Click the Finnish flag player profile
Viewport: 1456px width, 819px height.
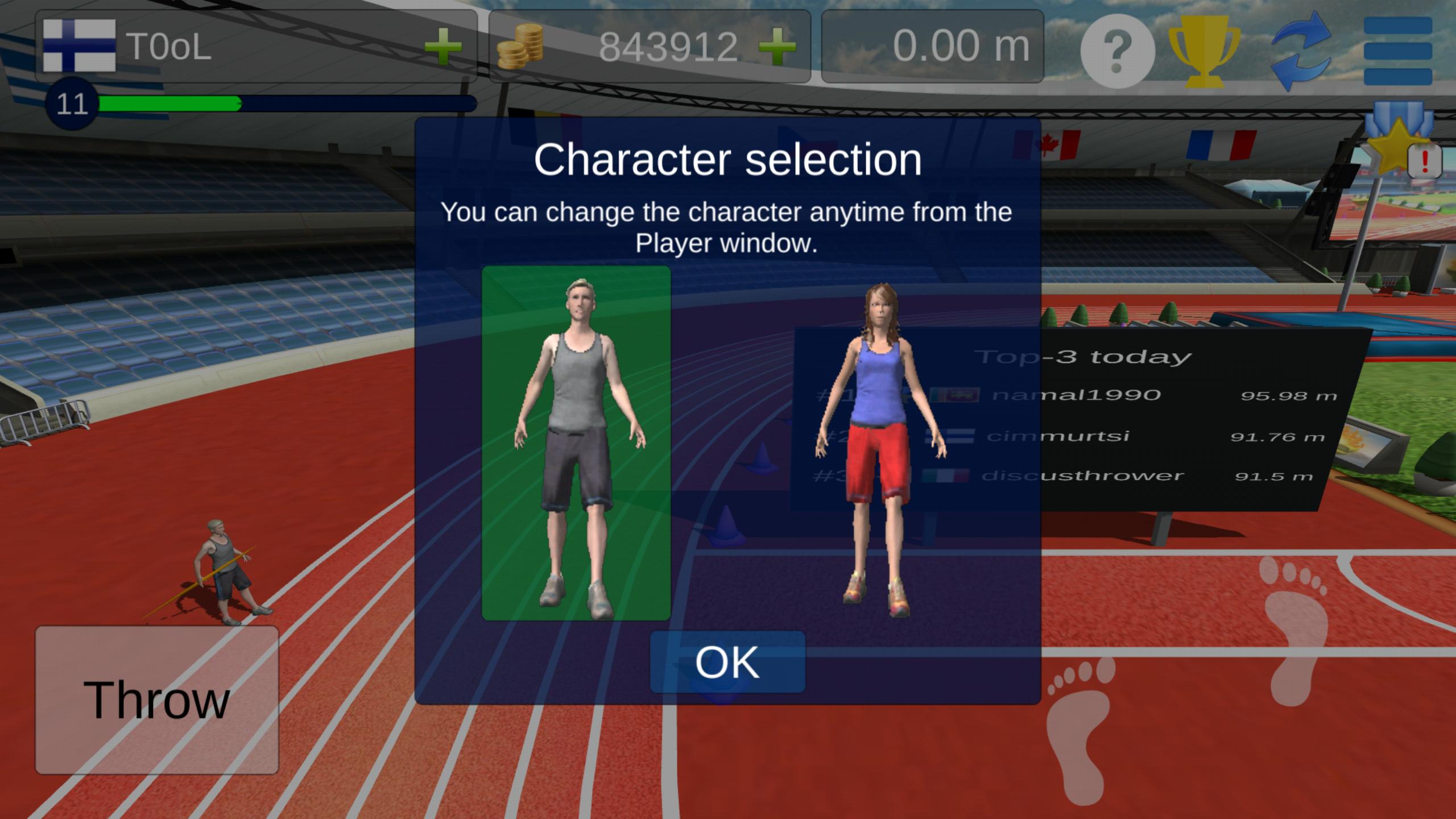click(80, 45)
